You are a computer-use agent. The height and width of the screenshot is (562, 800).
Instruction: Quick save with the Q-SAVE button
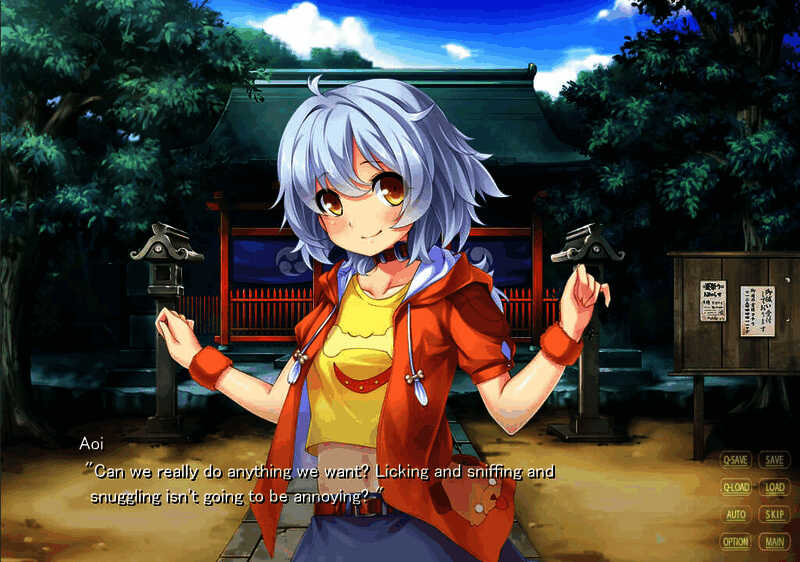click(x=736, y=460)
